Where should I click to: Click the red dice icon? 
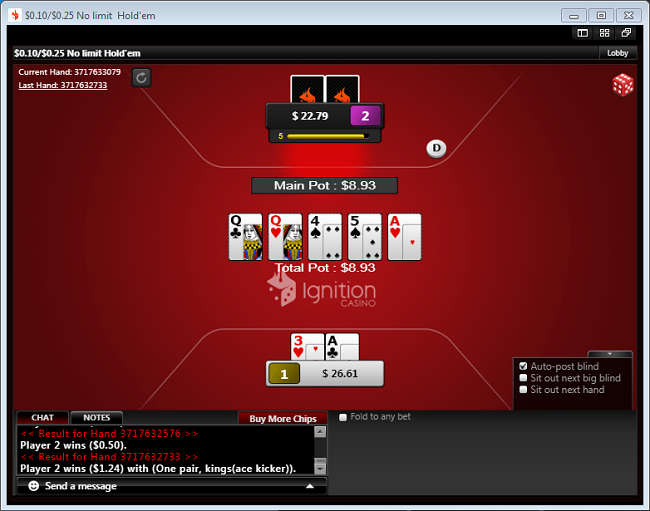[x=623, y=85]
